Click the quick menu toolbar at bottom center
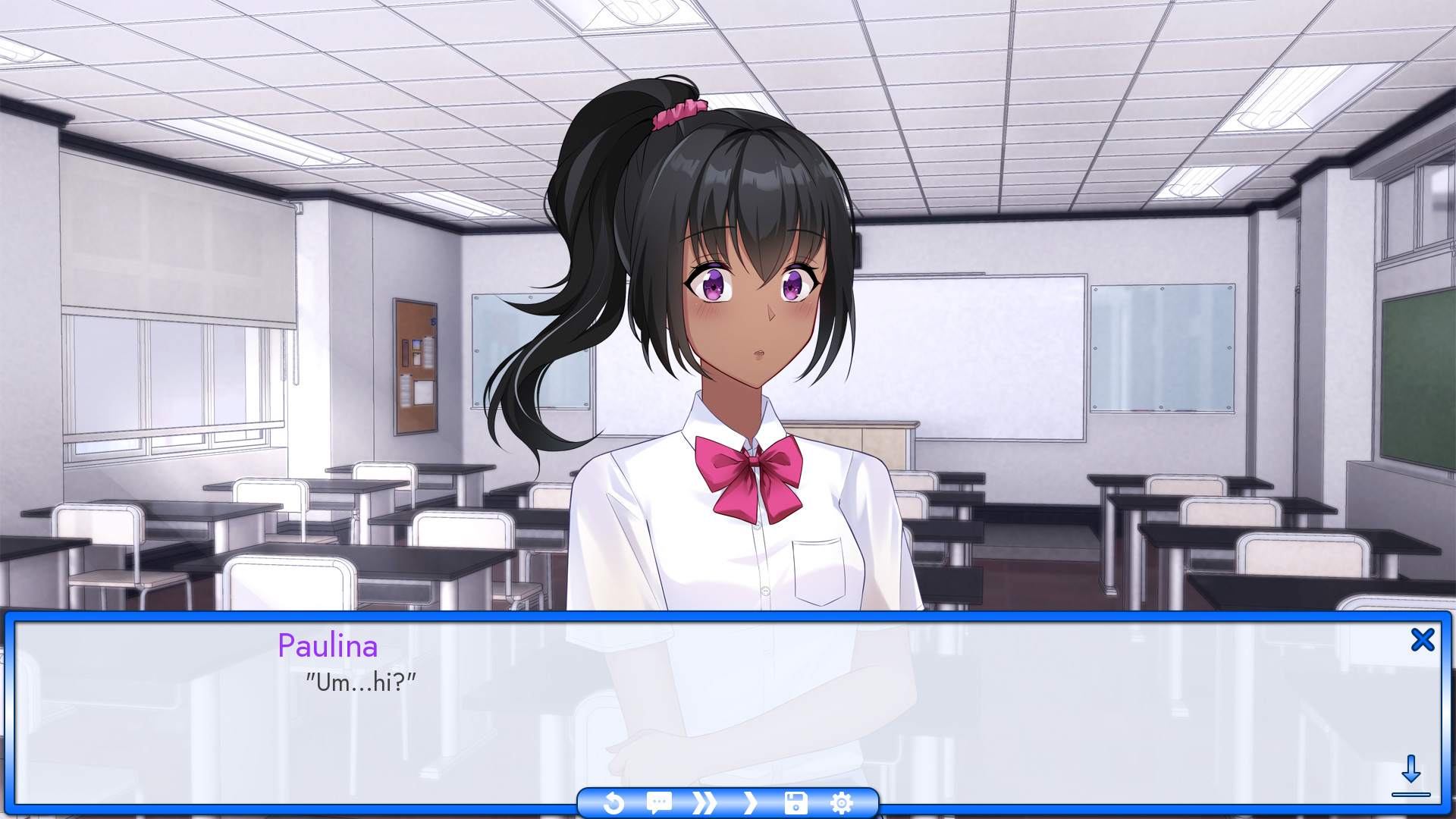Viewport: 1456px width, 819px height. (728, 802)
